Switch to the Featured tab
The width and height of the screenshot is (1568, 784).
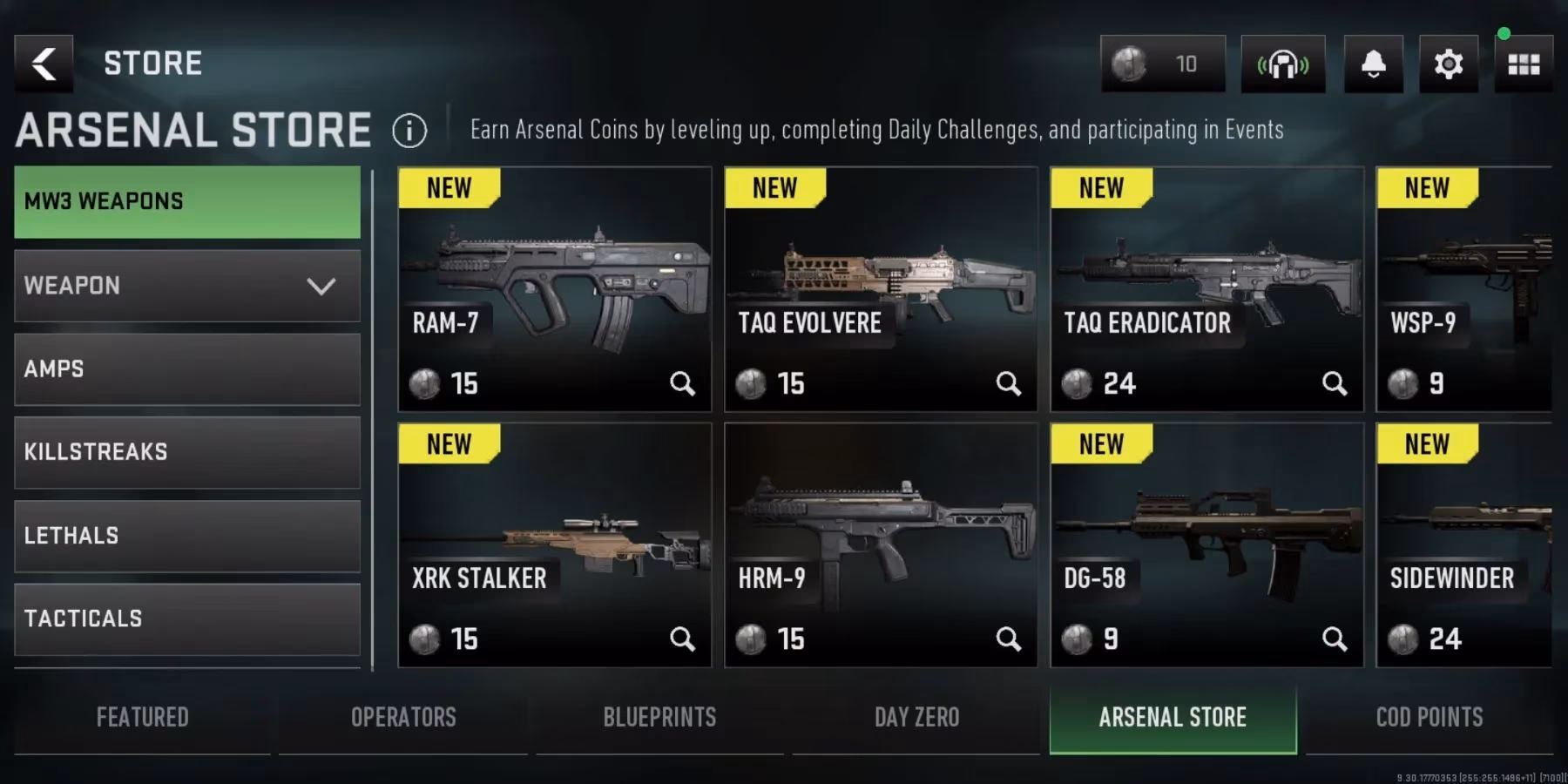point(142,717)
